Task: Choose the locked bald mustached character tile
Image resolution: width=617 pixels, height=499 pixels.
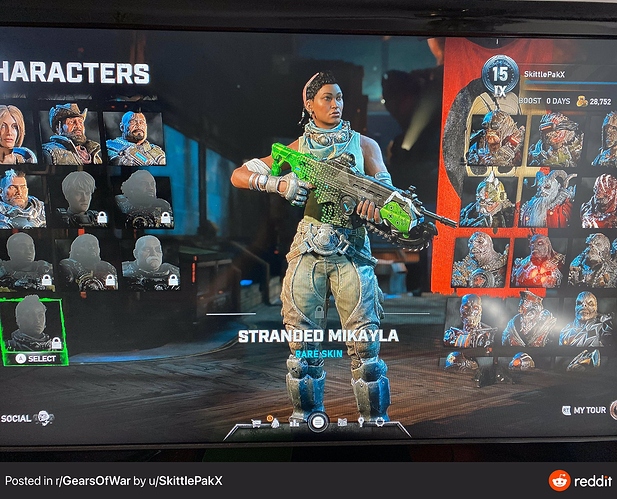Action: tap(150, 261)
